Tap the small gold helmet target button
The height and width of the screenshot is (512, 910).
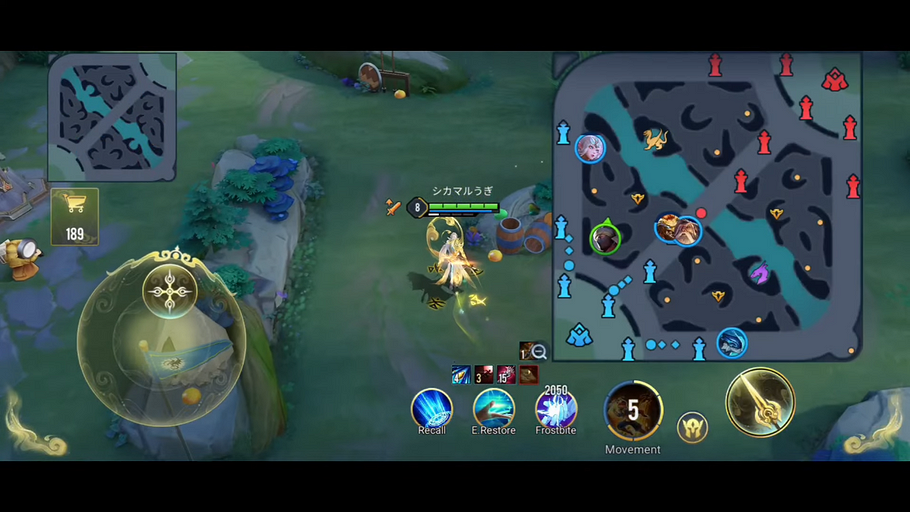[x=692, y=427]
